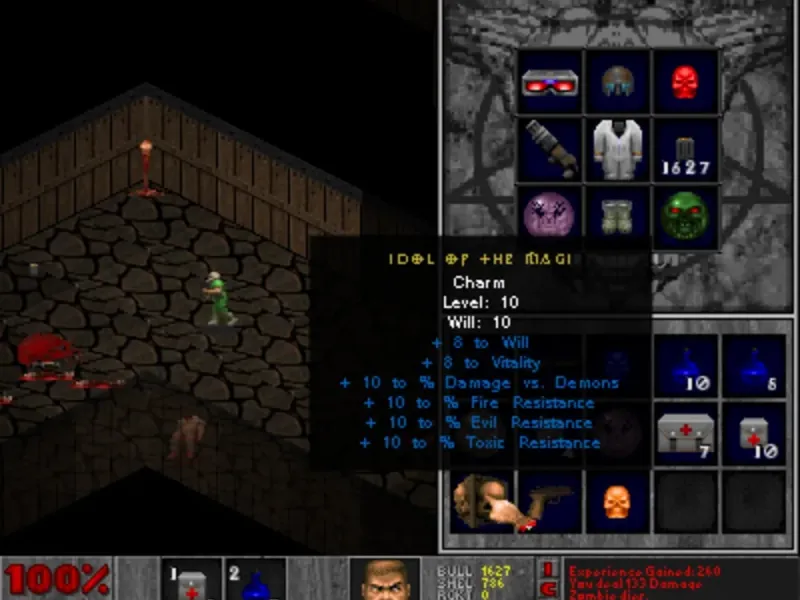Select the red visor goggles slot
Image resolution: width=800 pixels, height=600 pixels.
[x=550, y=82]
